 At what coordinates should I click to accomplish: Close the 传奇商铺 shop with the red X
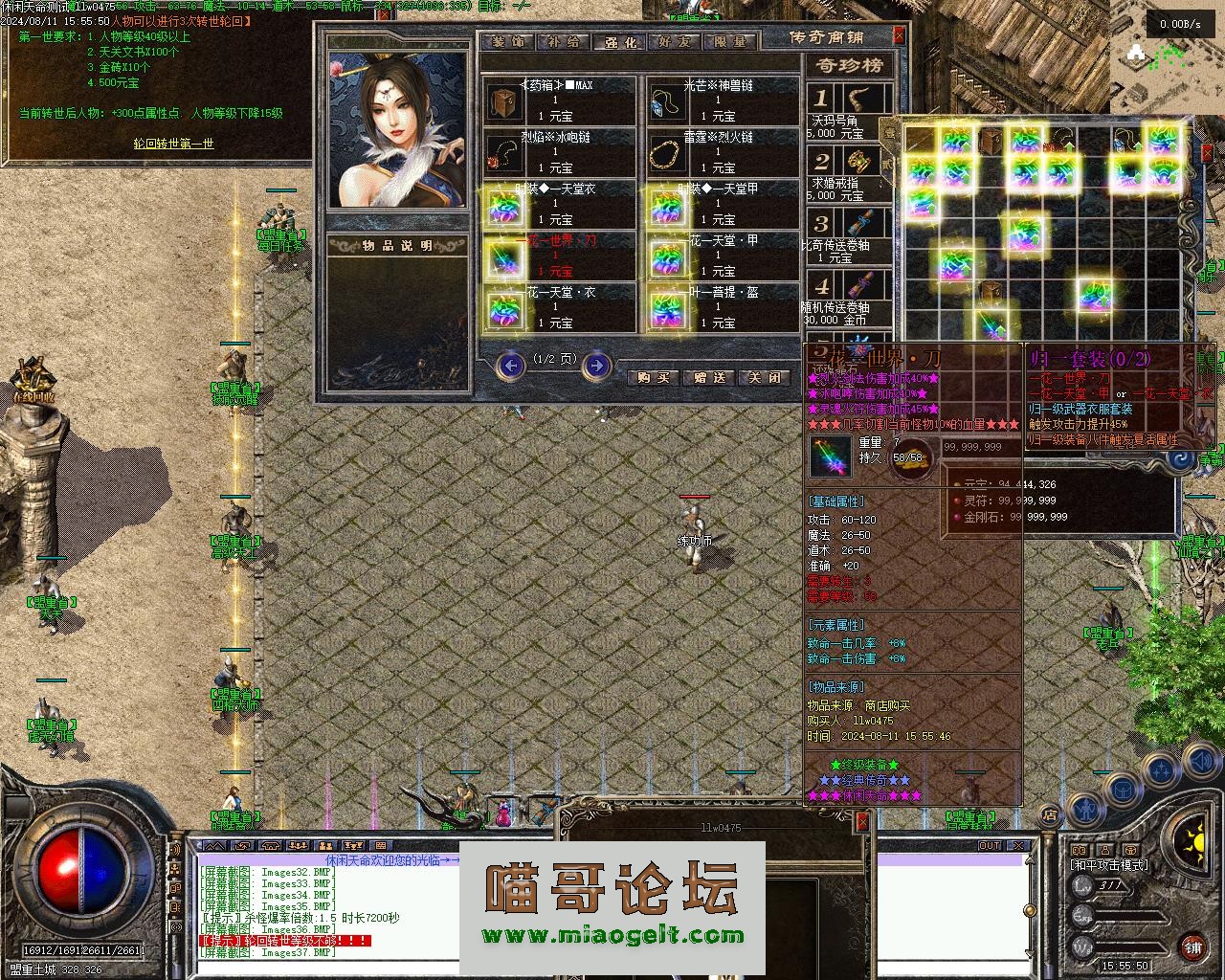click(899, 35)
